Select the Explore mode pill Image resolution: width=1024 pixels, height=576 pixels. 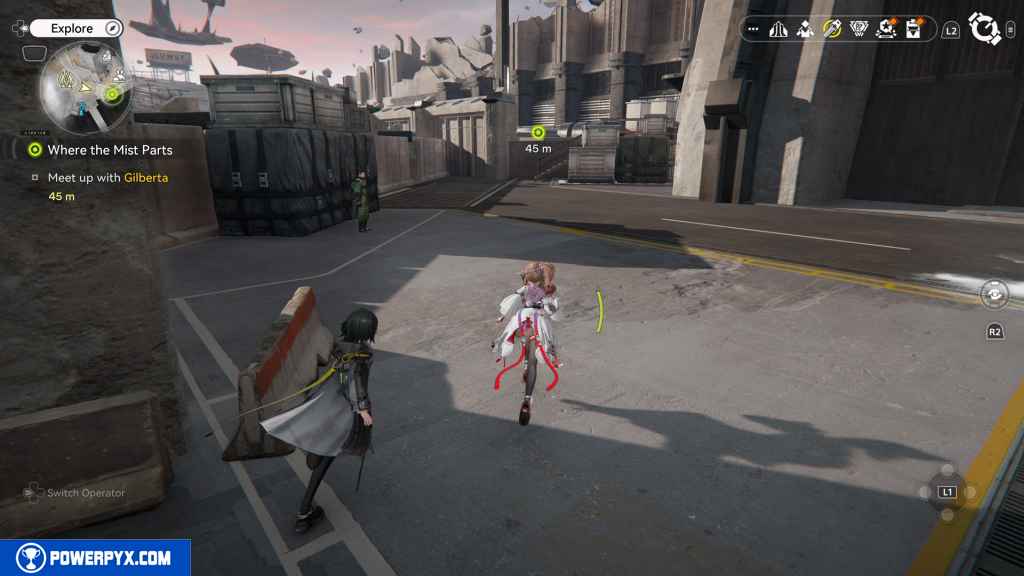tap(72, 29)
